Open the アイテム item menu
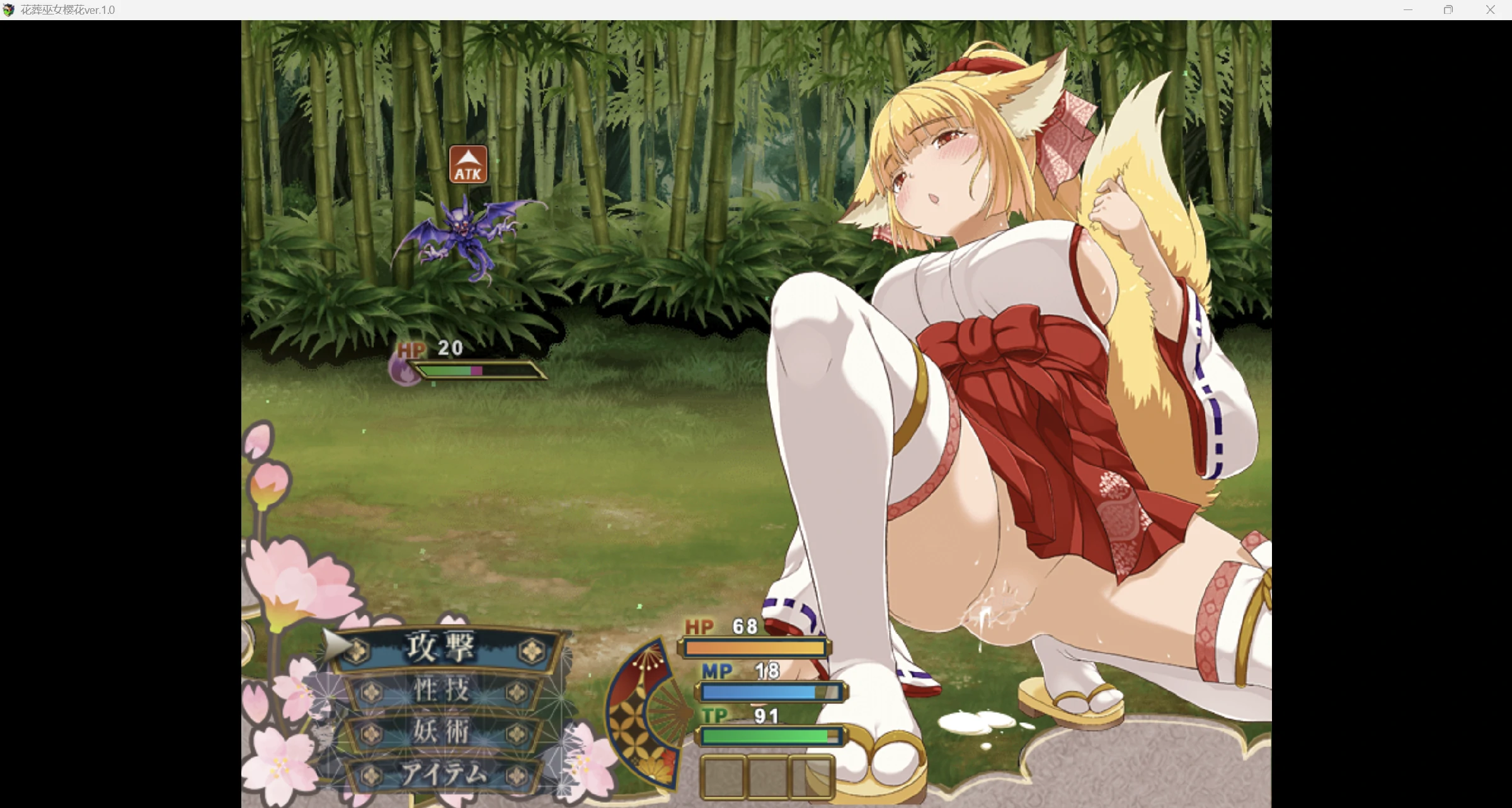 444,774
